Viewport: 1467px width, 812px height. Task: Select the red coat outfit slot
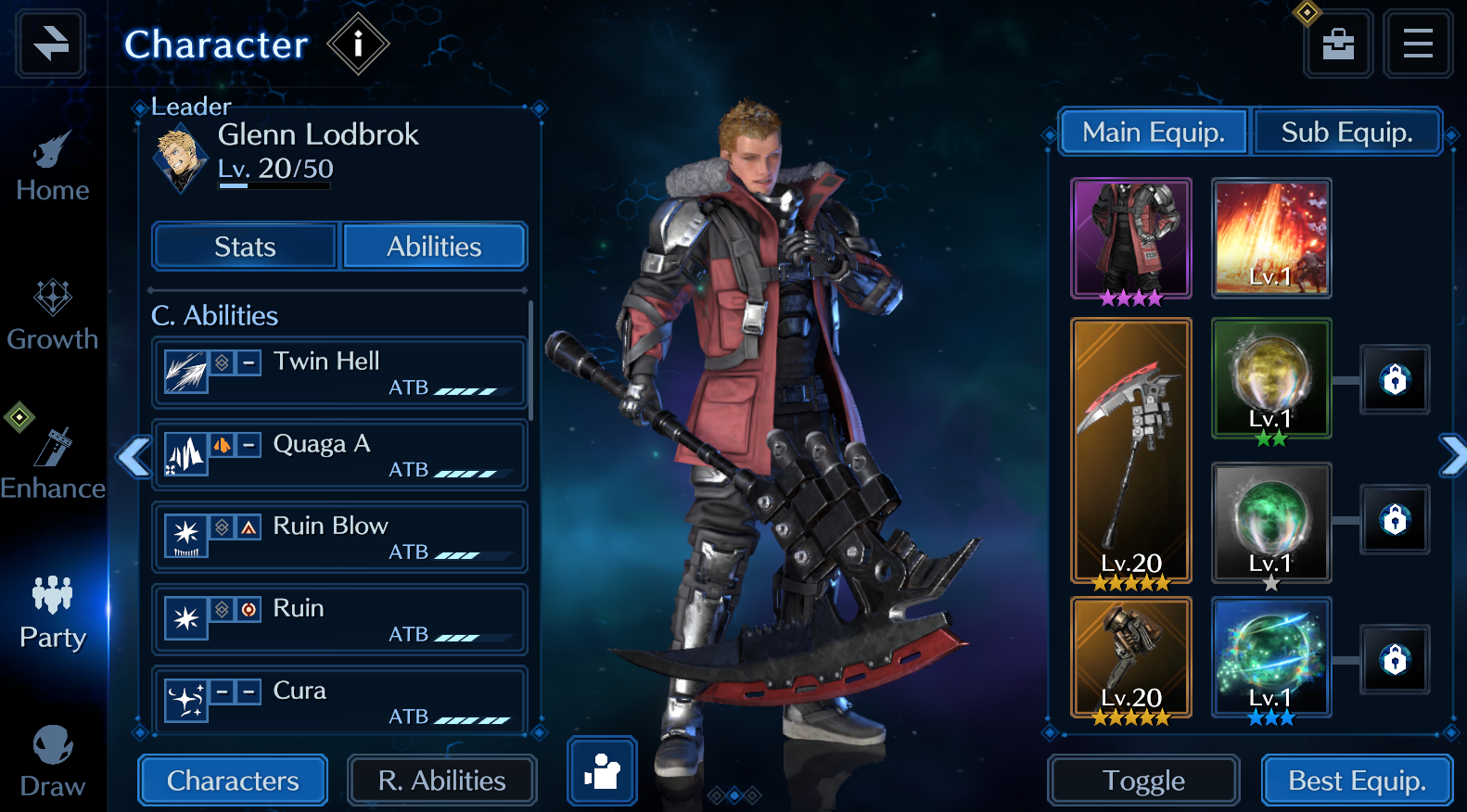(1131, 238)
